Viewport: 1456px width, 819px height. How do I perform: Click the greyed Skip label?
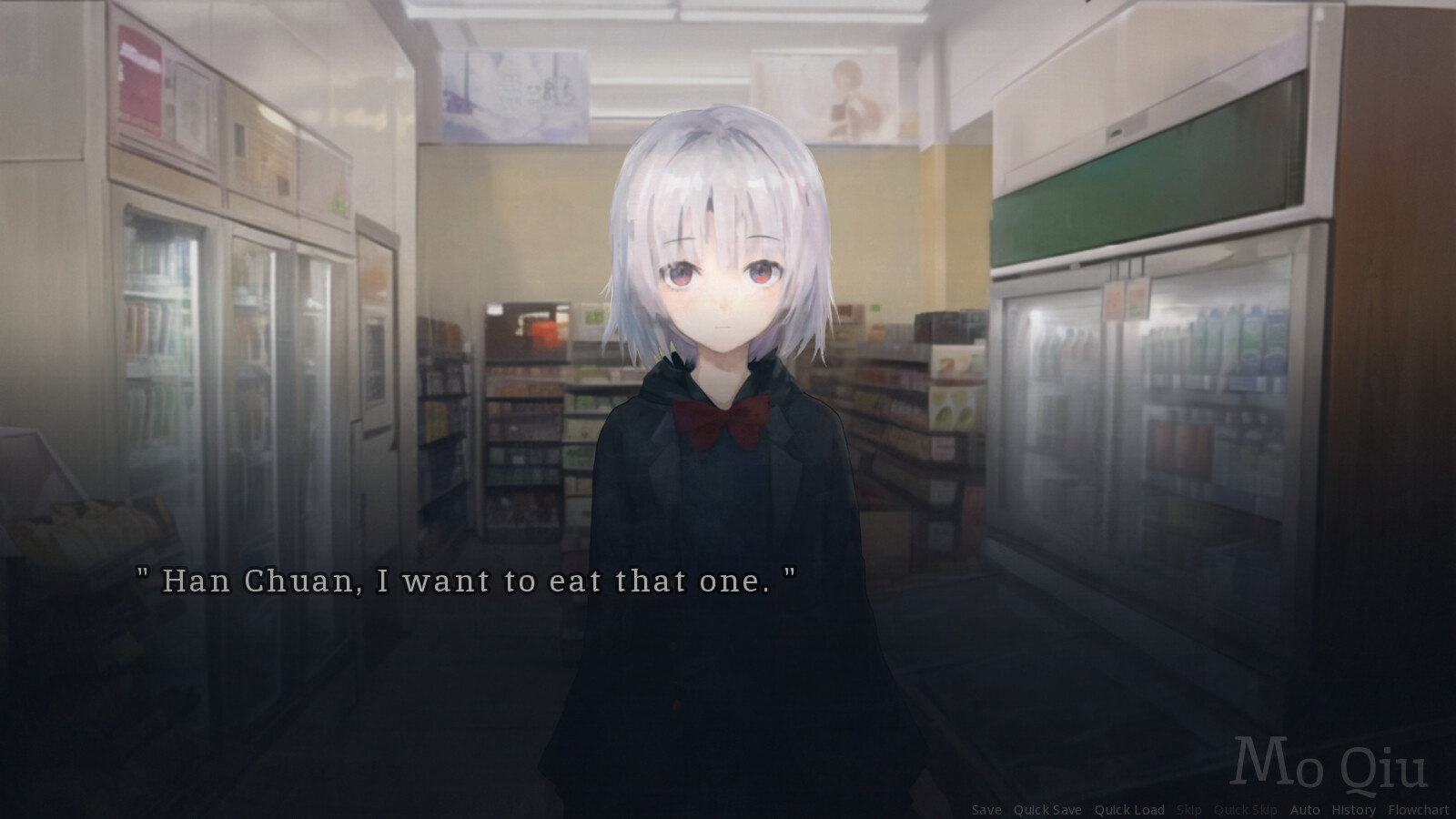click(x=1190, y=809)
